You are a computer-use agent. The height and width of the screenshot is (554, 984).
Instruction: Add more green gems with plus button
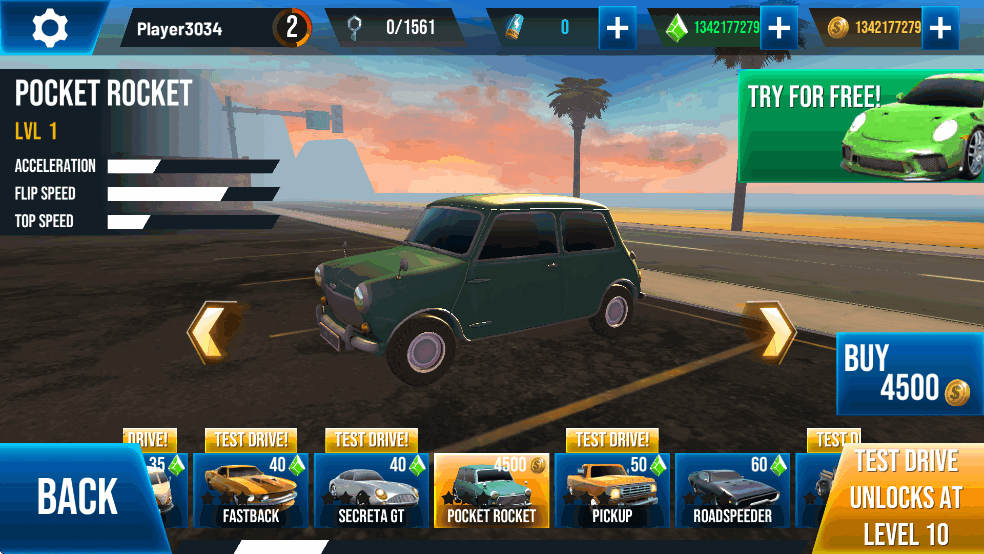point(779,28)
